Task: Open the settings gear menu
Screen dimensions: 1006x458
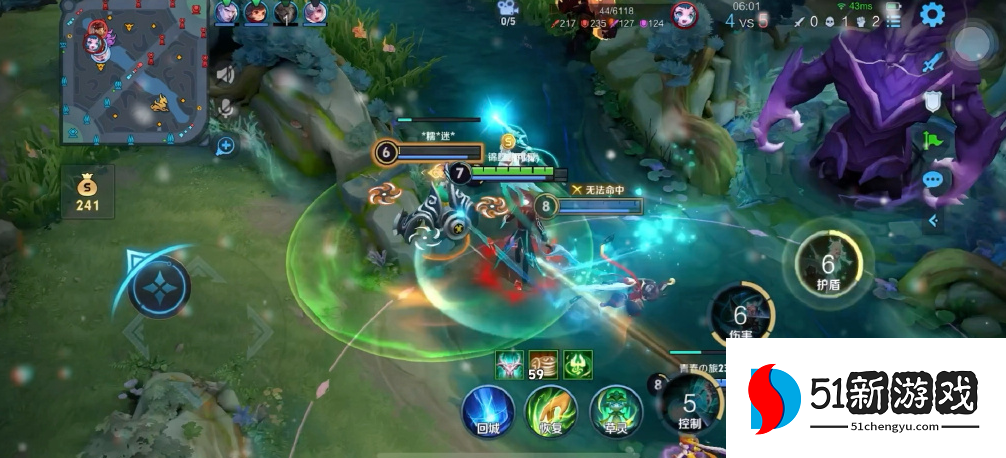Action: (932, 15)
